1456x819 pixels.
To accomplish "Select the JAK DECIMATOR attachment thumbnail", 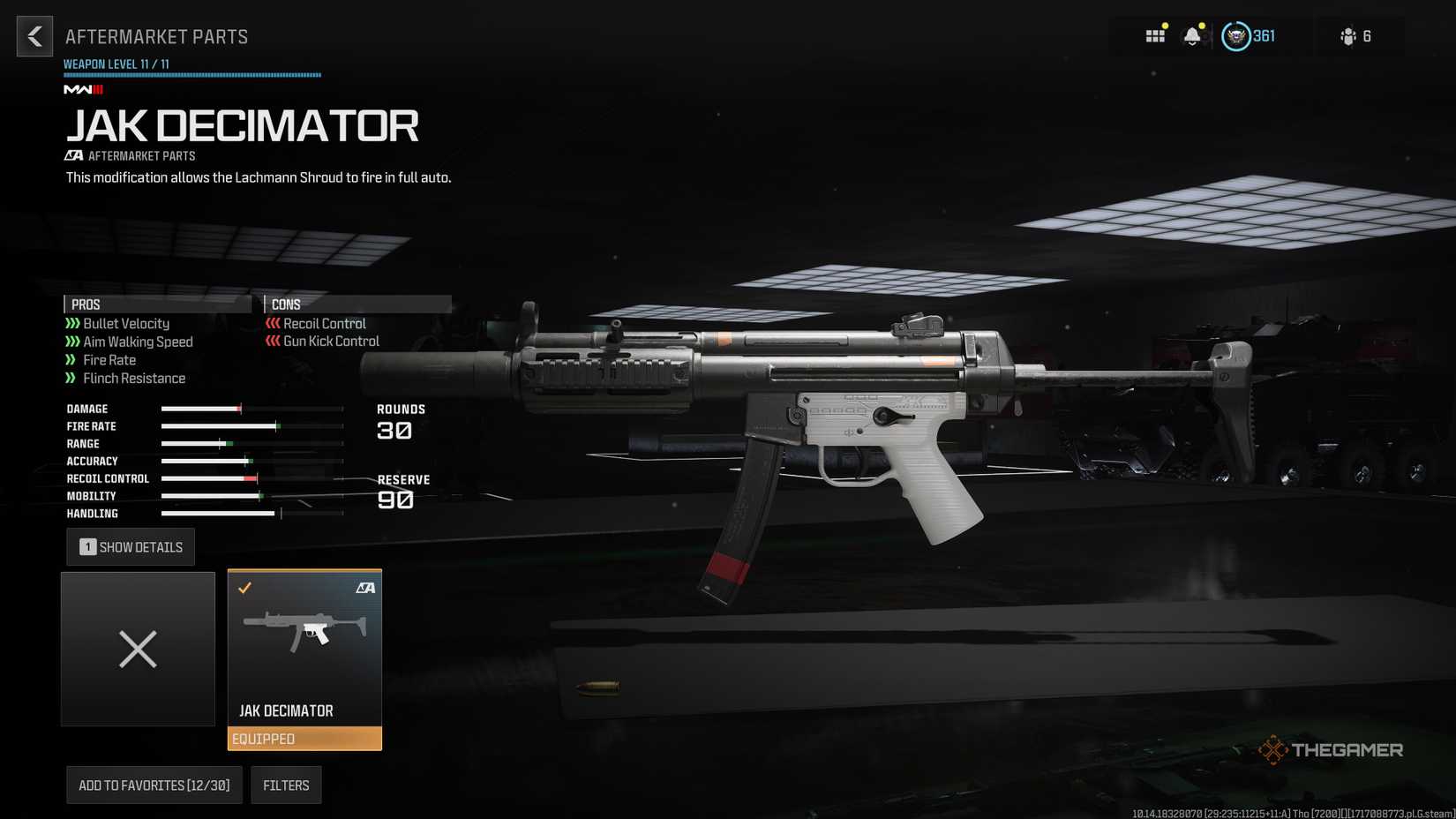I will tap(304, 631).
